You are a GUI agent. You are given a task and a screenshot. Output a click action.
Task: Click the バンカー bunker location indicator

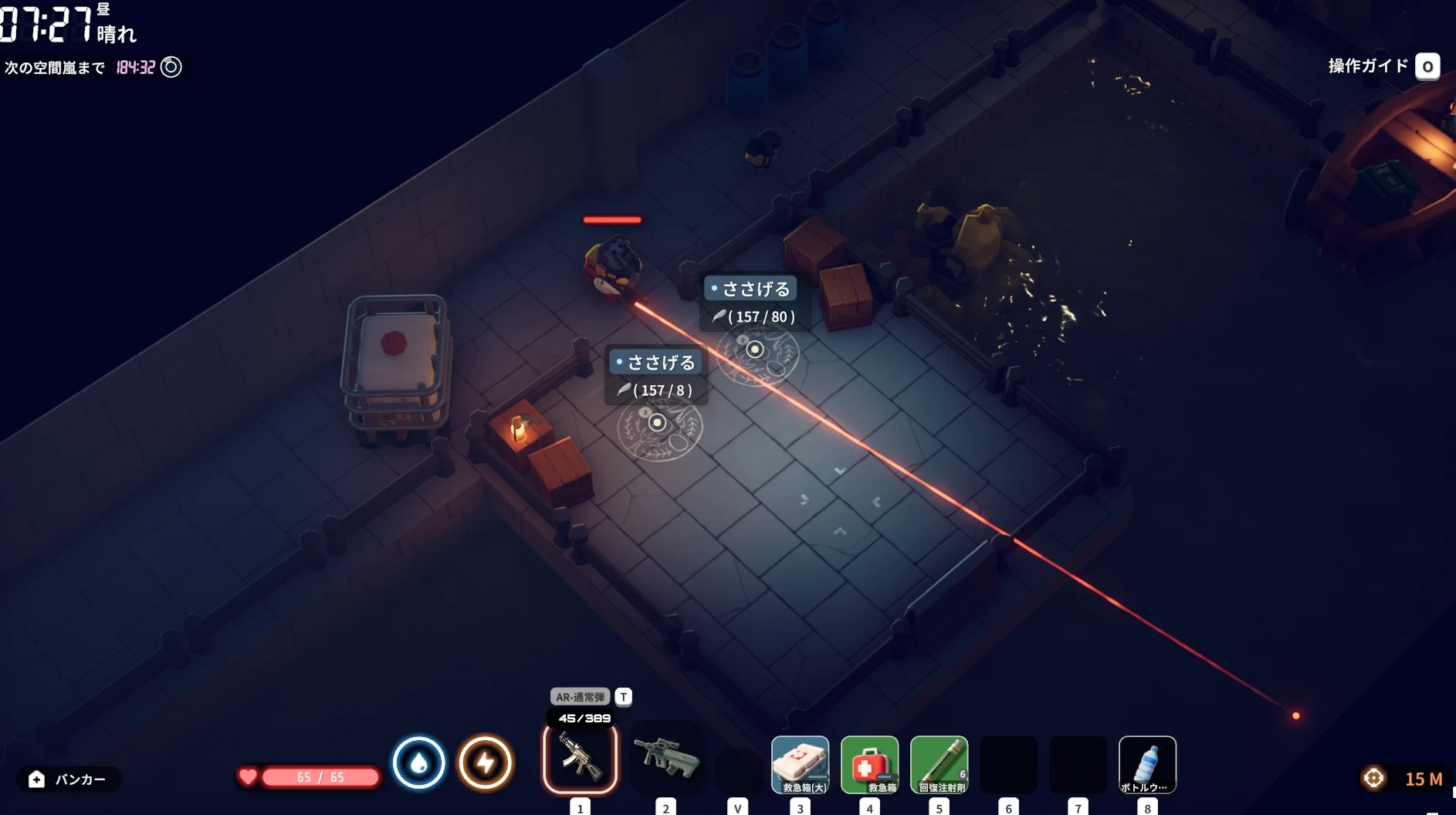click(68, 779)
